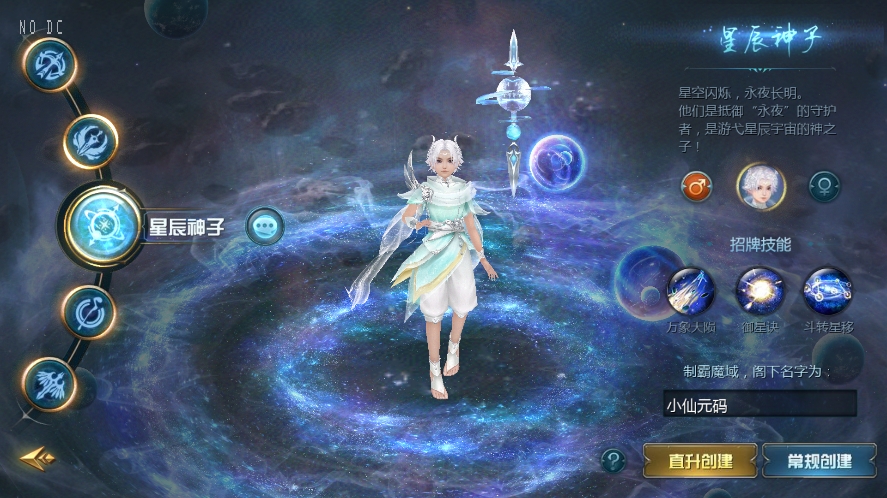Image resolution: width=887 pixels, height=498 pixels.
Task: Select the female gender symbol
Action: point(824,186)
